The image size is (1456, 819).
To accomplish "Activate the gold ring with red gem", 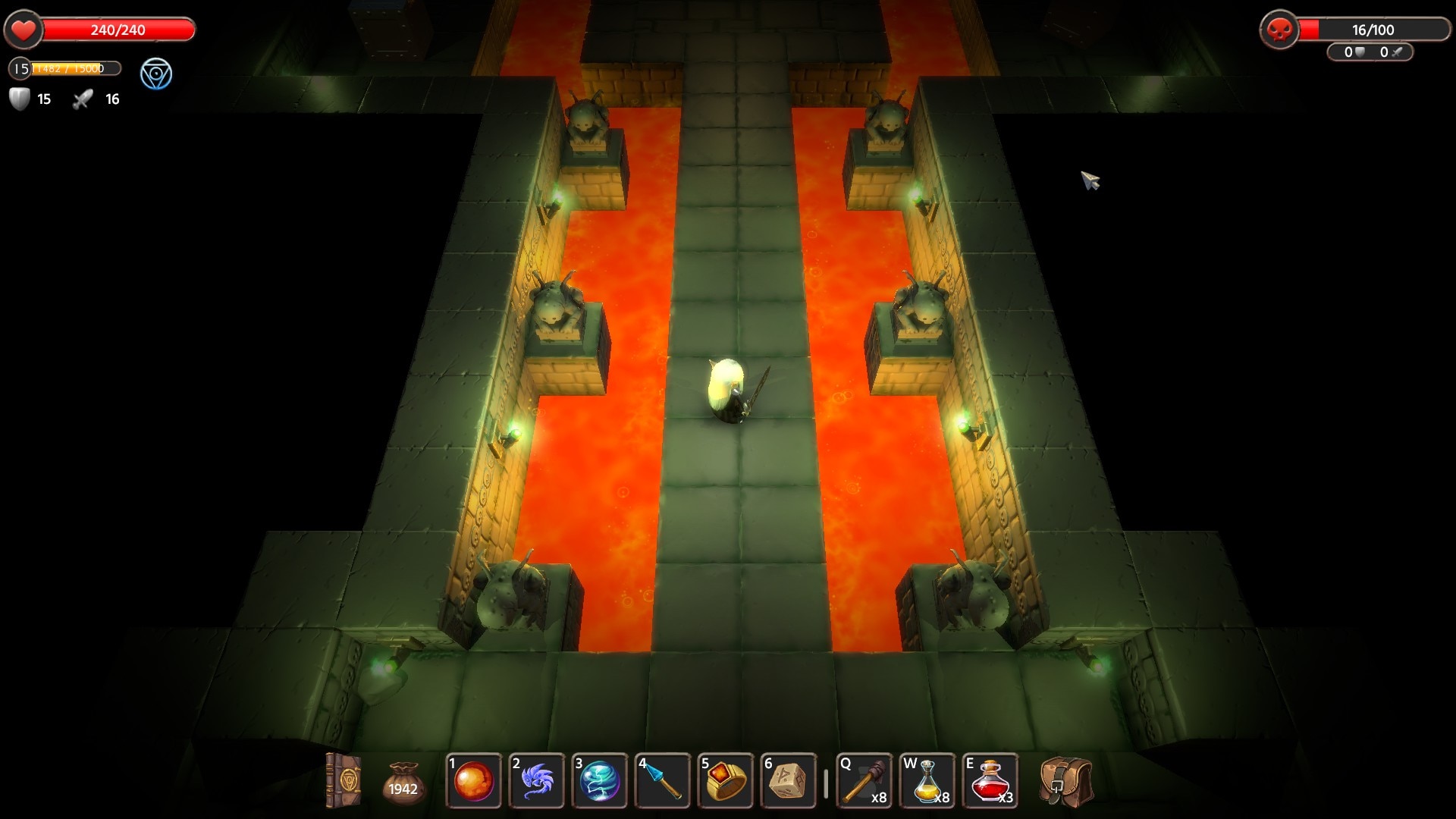I will [x=726, y=781].
